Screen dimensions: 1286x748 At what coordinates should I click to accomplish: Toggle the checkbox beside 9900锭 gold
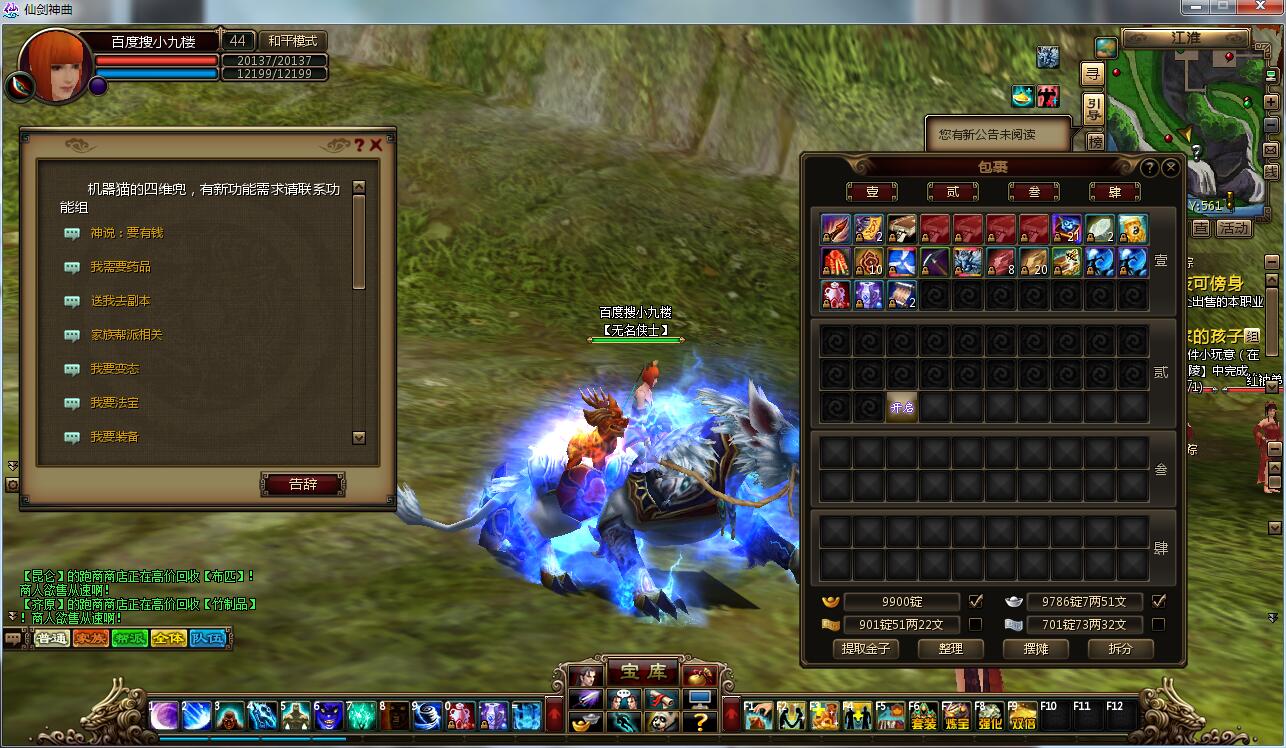click(976, 601)
